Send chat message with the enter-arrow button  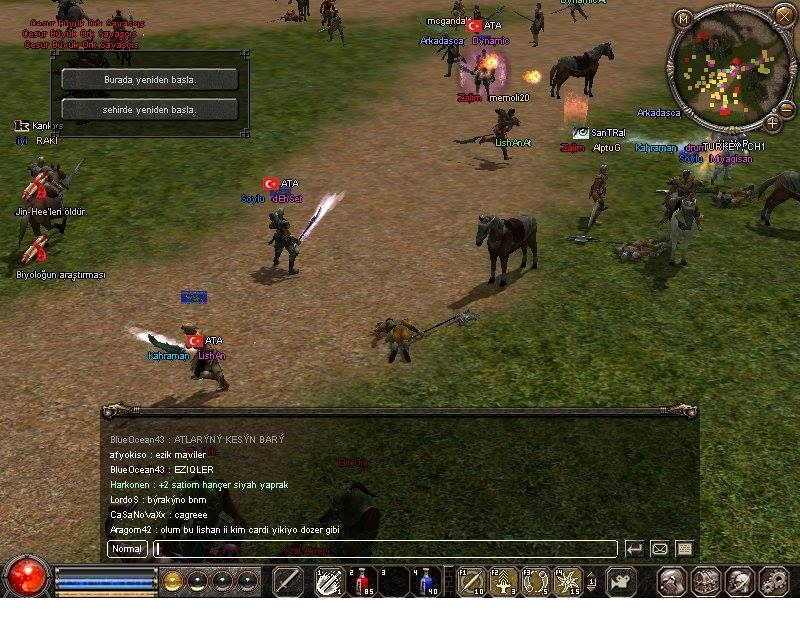coord(634,548)
